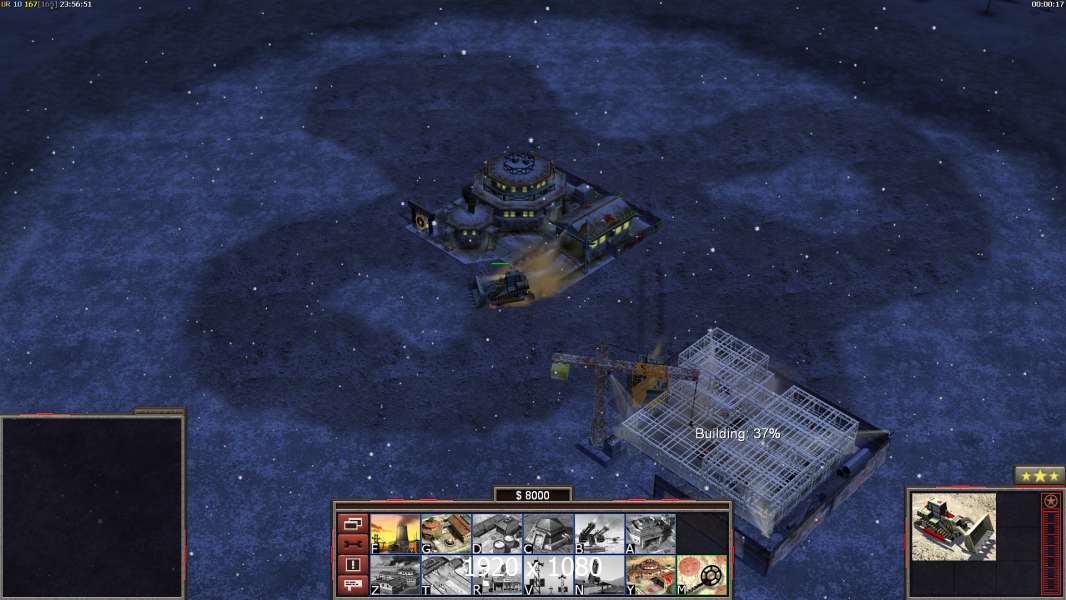Select the Barracks build icon (G)
This screenshot has height=600, width=1066.
[x=446, y=534]
